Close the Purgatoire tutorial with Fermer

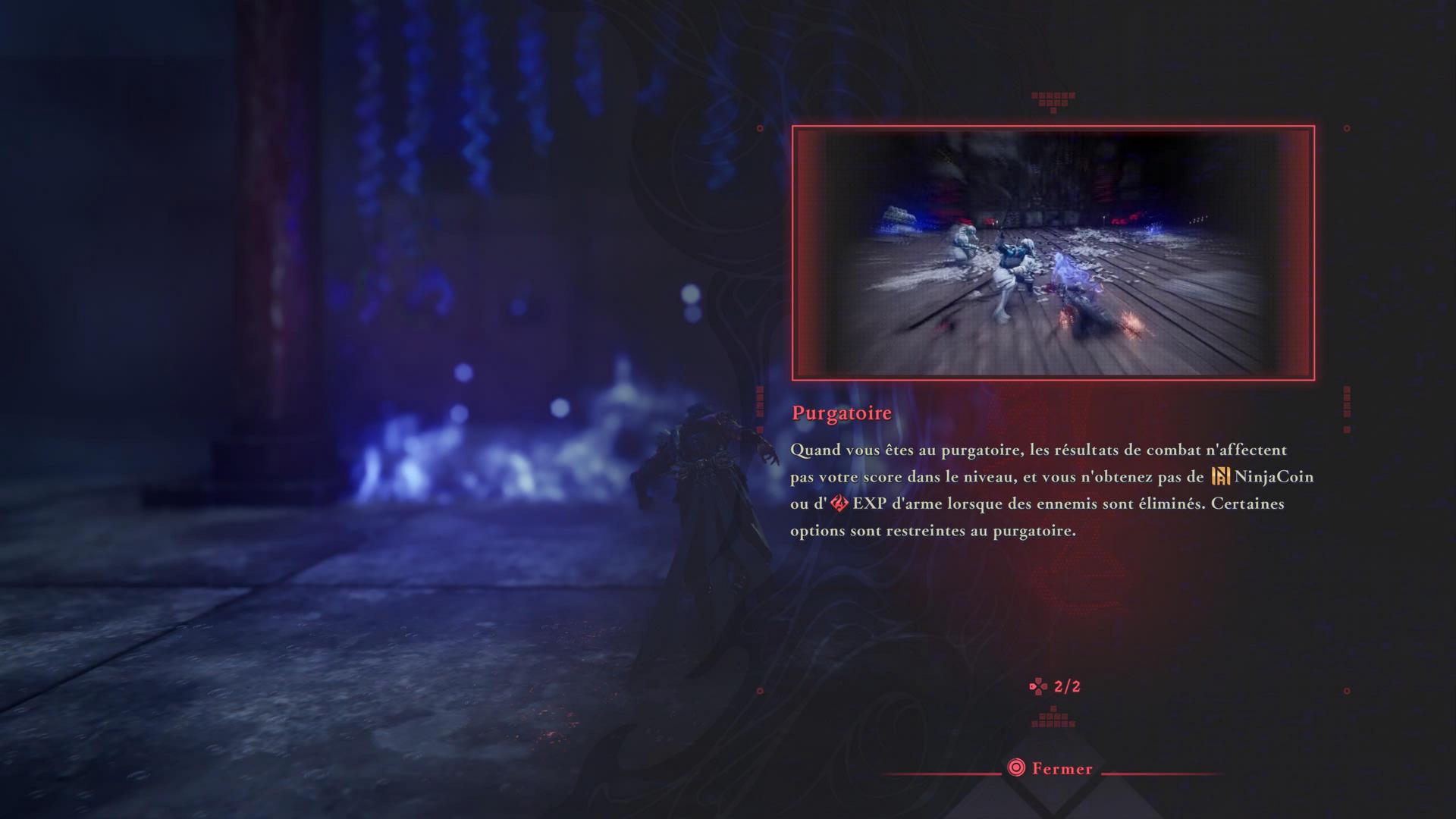(x=1050, y=768)
